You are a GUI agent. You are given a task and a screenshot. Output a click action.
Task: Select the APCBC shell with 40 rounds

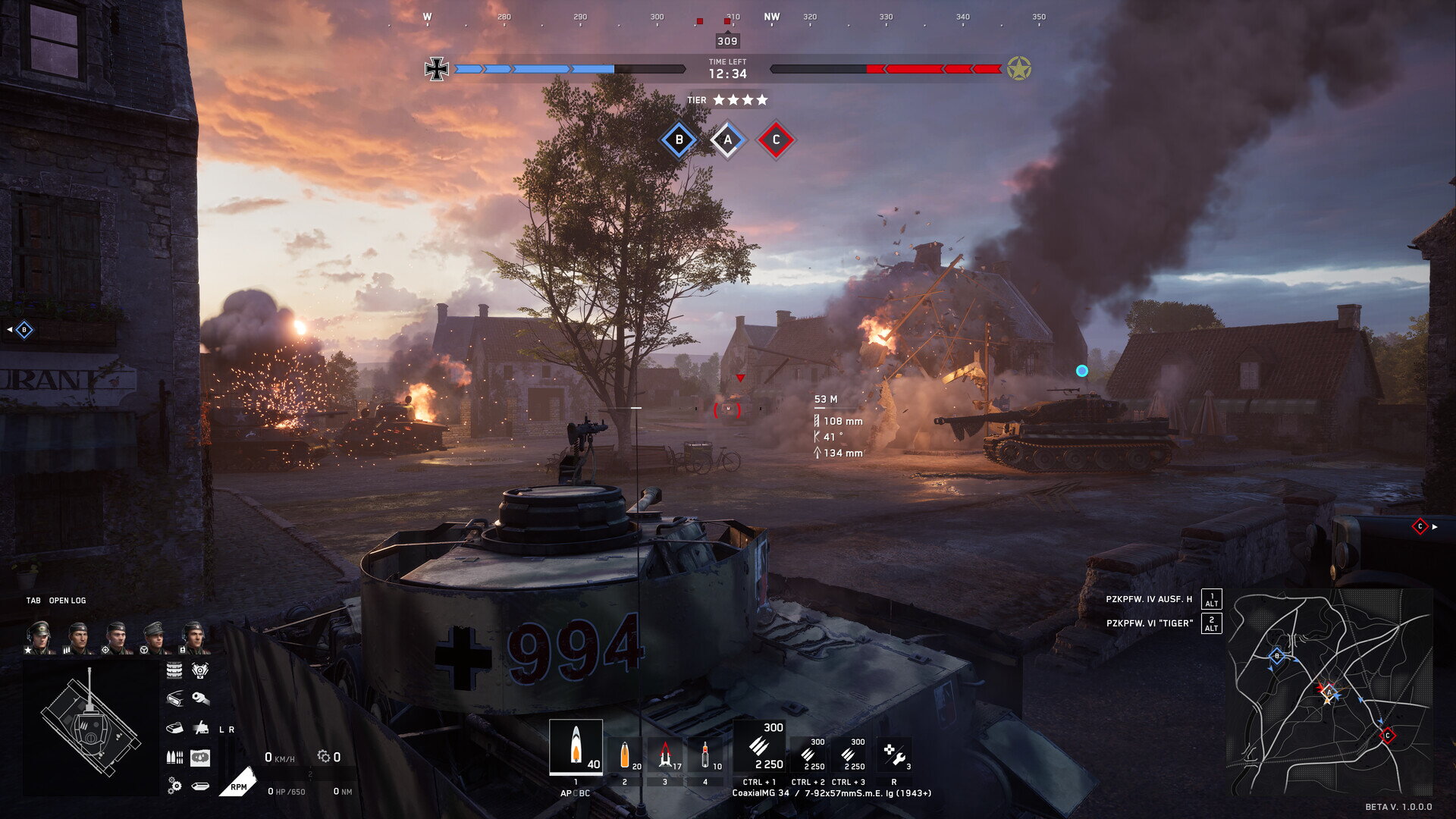(x=576, y=747)
